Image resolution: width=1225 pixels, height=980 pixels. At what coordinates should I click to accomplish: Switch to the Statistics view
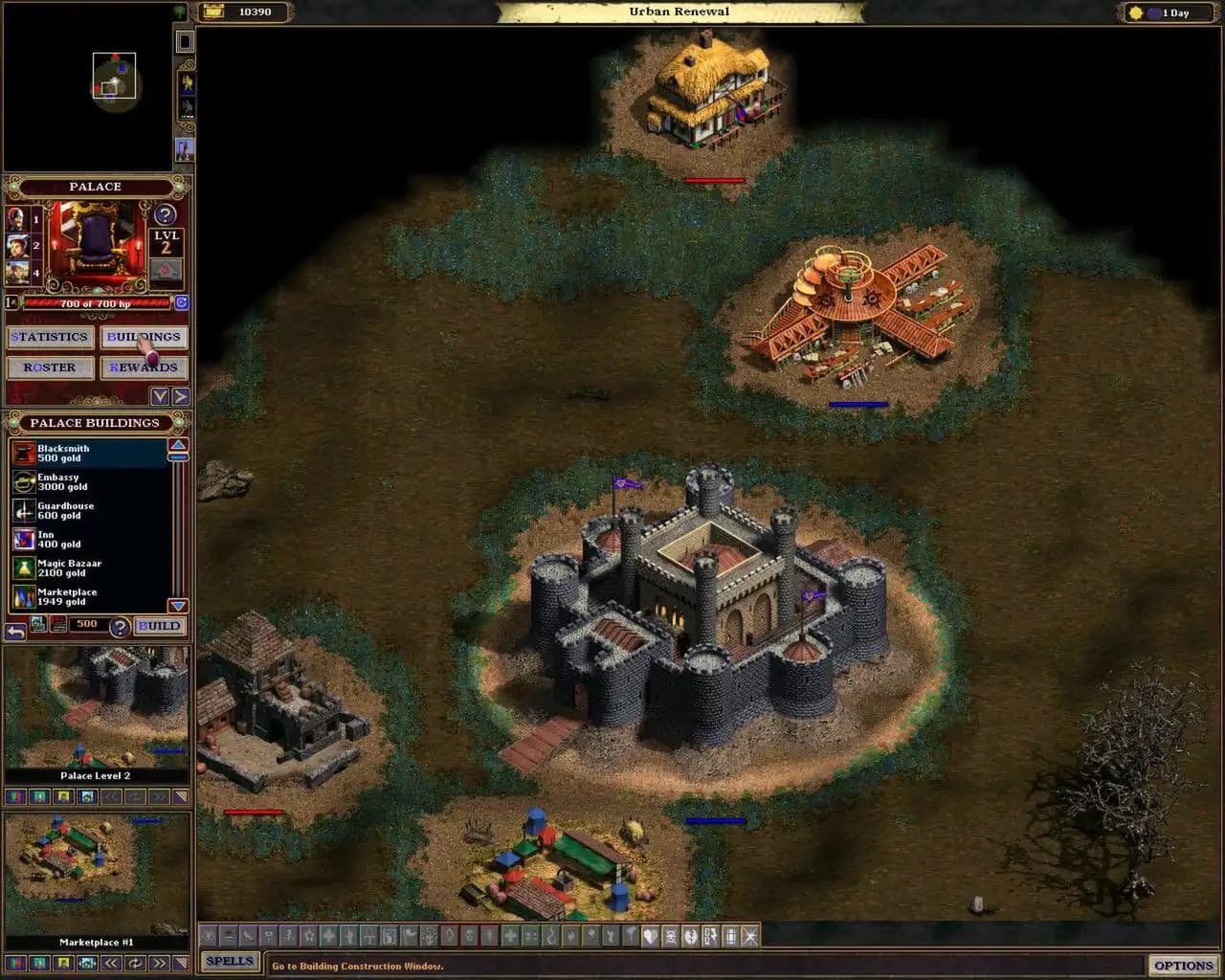pos(50,336)
